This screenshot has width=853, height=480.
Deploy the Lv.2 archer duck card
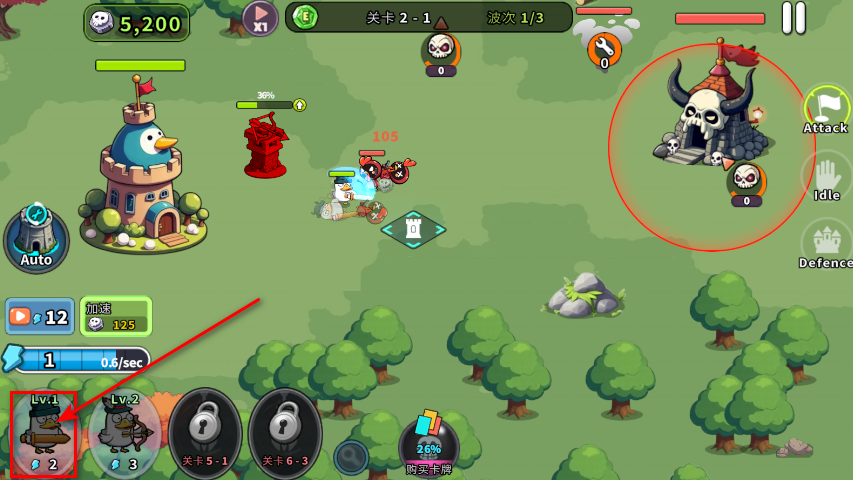(124, 434)
